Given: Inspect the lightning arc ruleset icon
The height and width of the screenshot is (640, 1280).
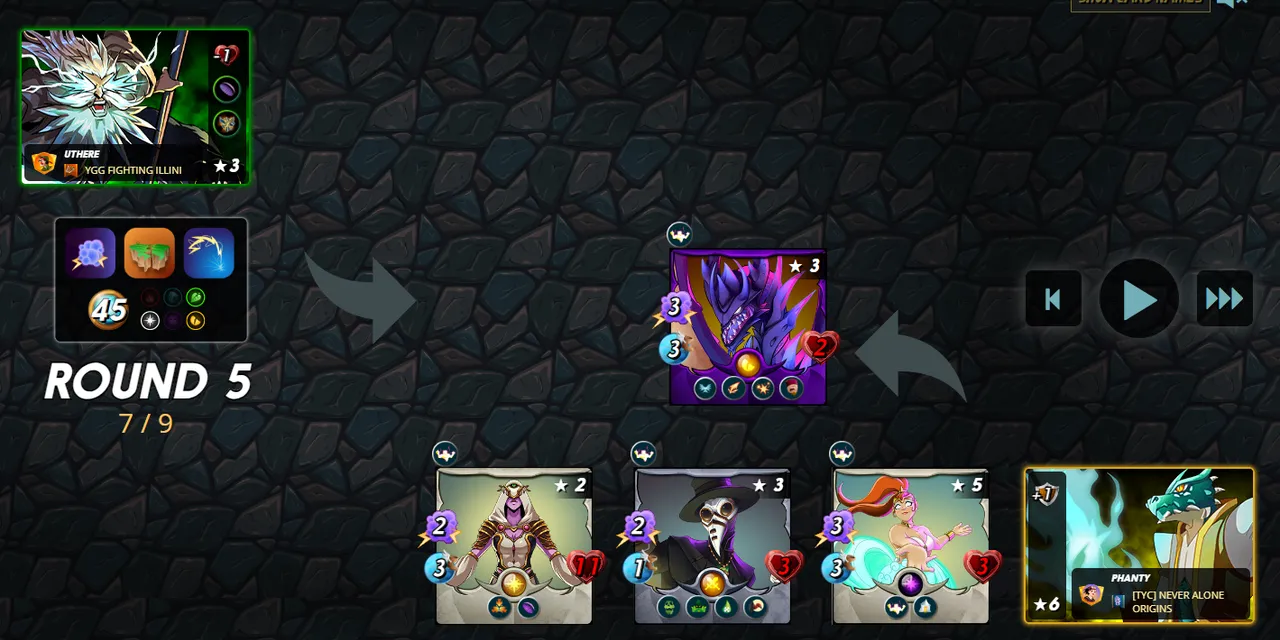Looking at the screenshot, I should tap(209, 253).
